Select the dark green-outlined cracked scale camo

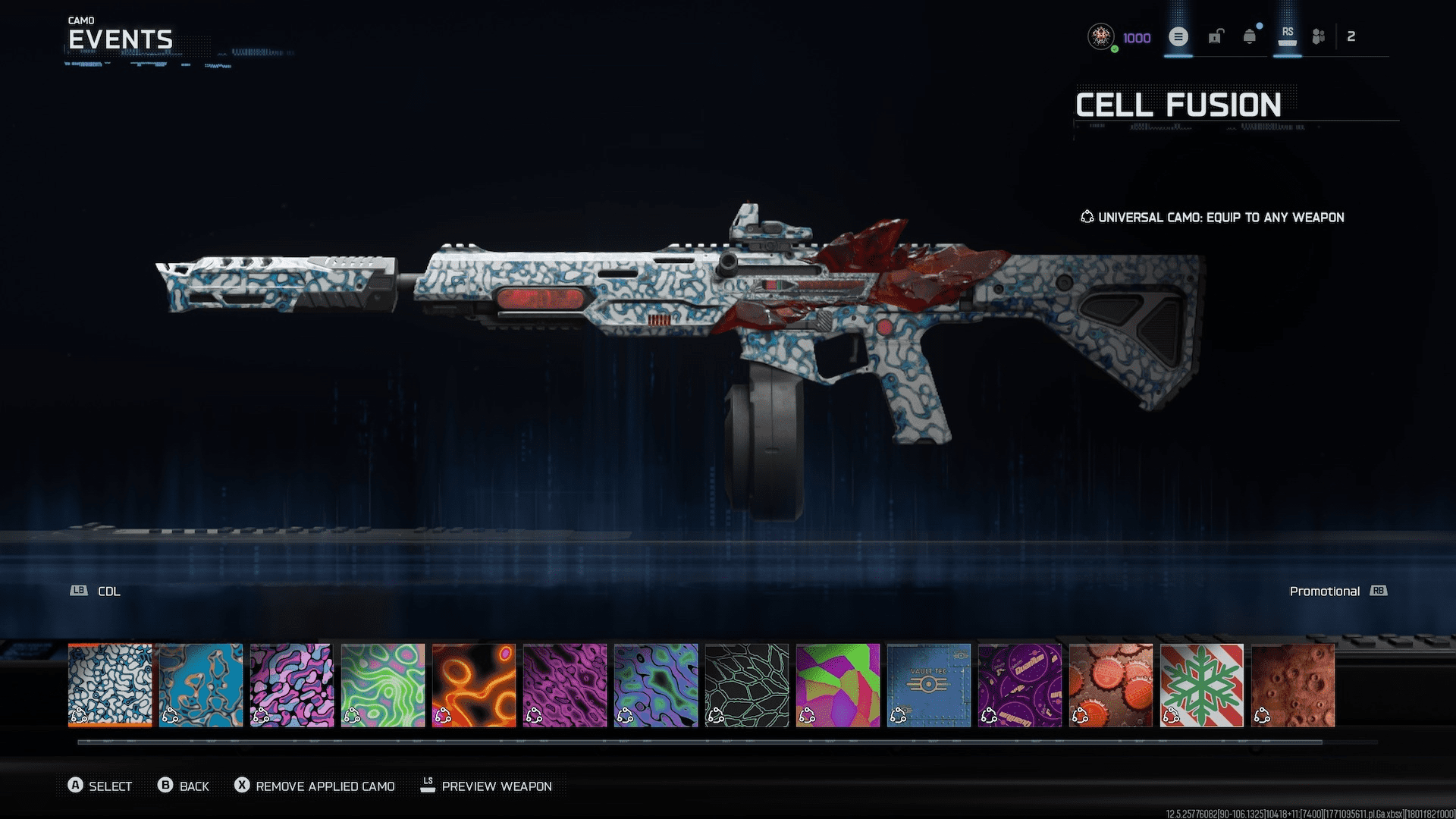pos(747,685)
